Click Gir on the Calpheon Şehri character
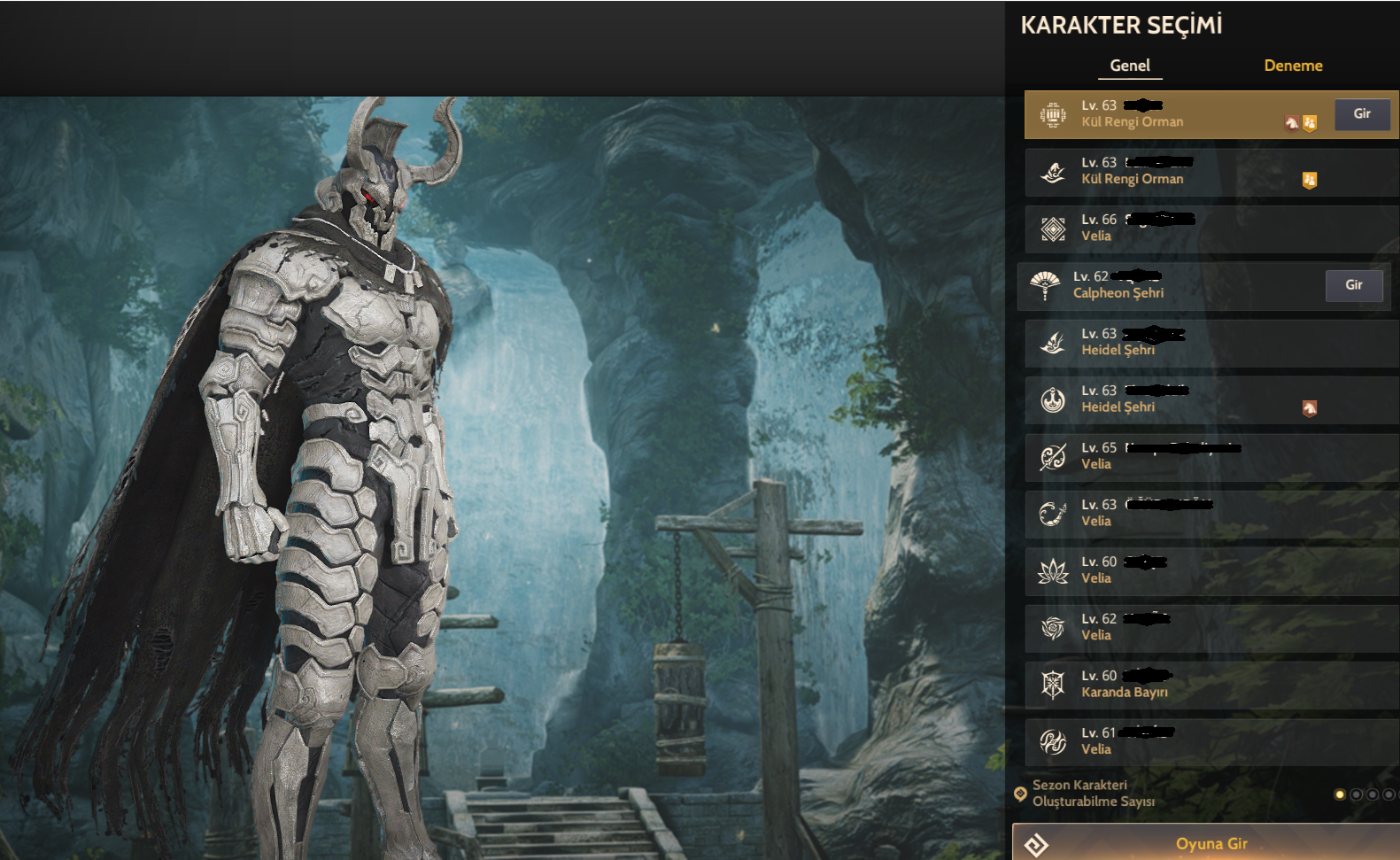The width and height of the screenshot is (1400, 860). 1353,285
